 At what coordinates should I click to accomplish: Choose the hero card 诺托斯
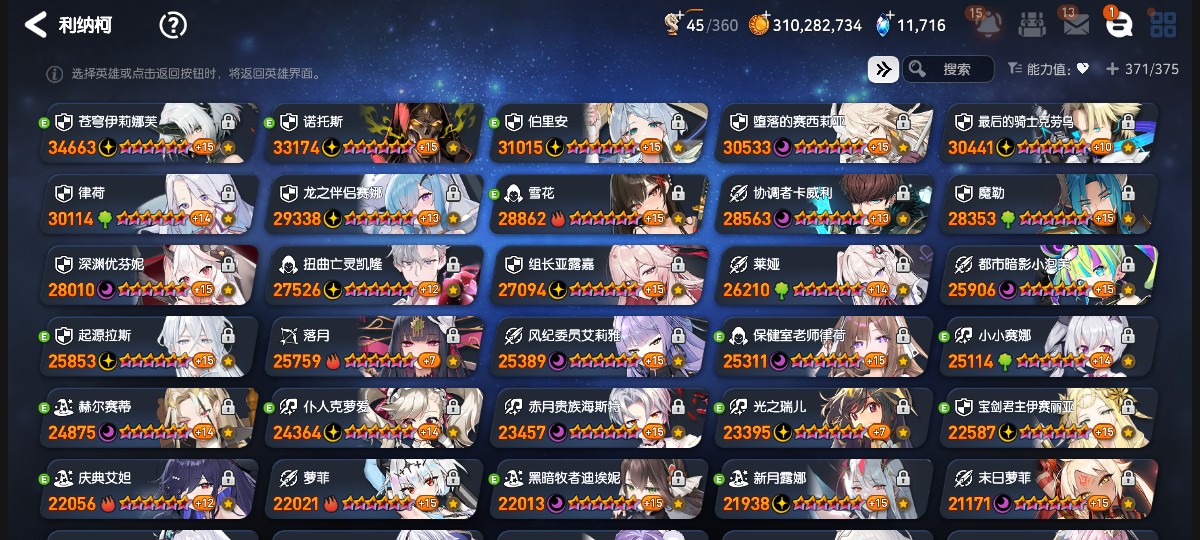[374, 134]
